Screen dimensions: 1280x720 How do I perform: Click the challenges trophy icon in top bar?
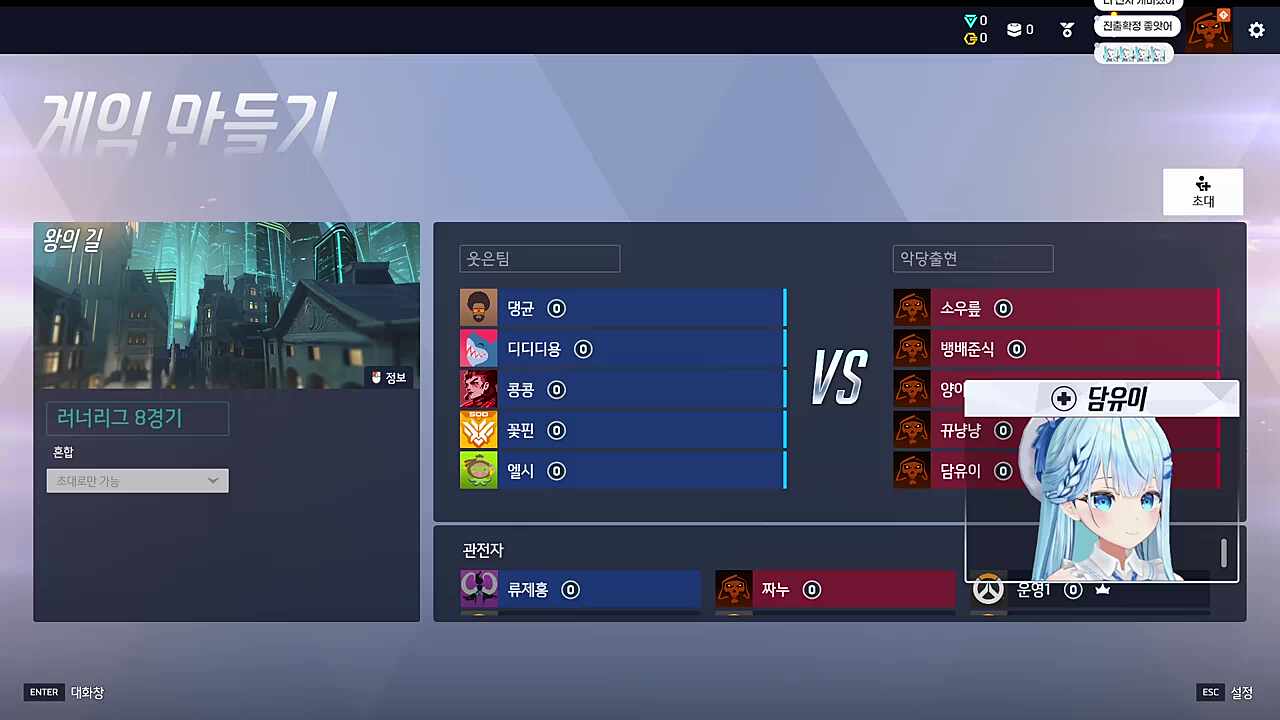click(x=1066, y=29)
